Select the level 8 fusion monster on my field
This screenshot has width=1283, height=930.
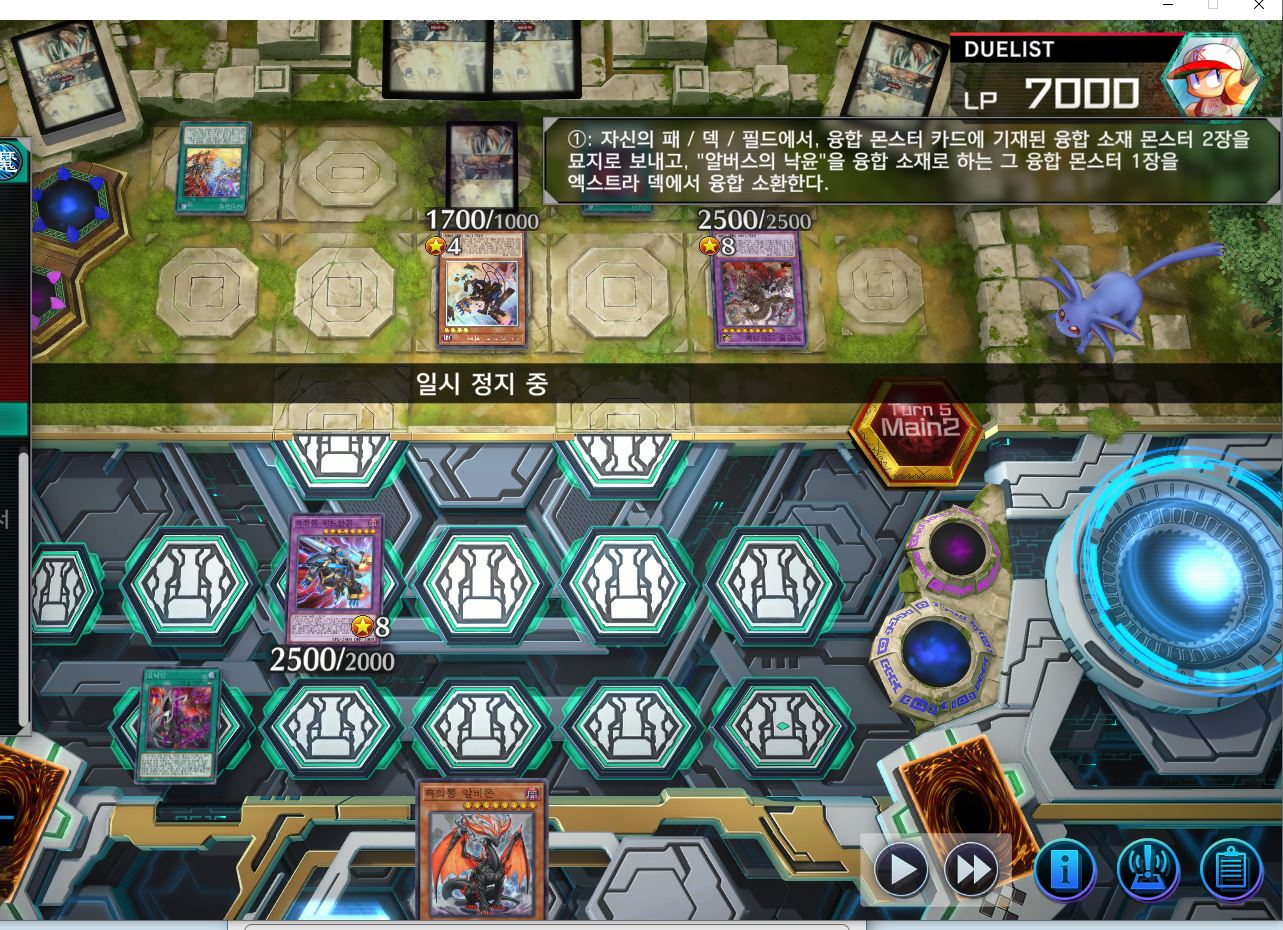335,578
